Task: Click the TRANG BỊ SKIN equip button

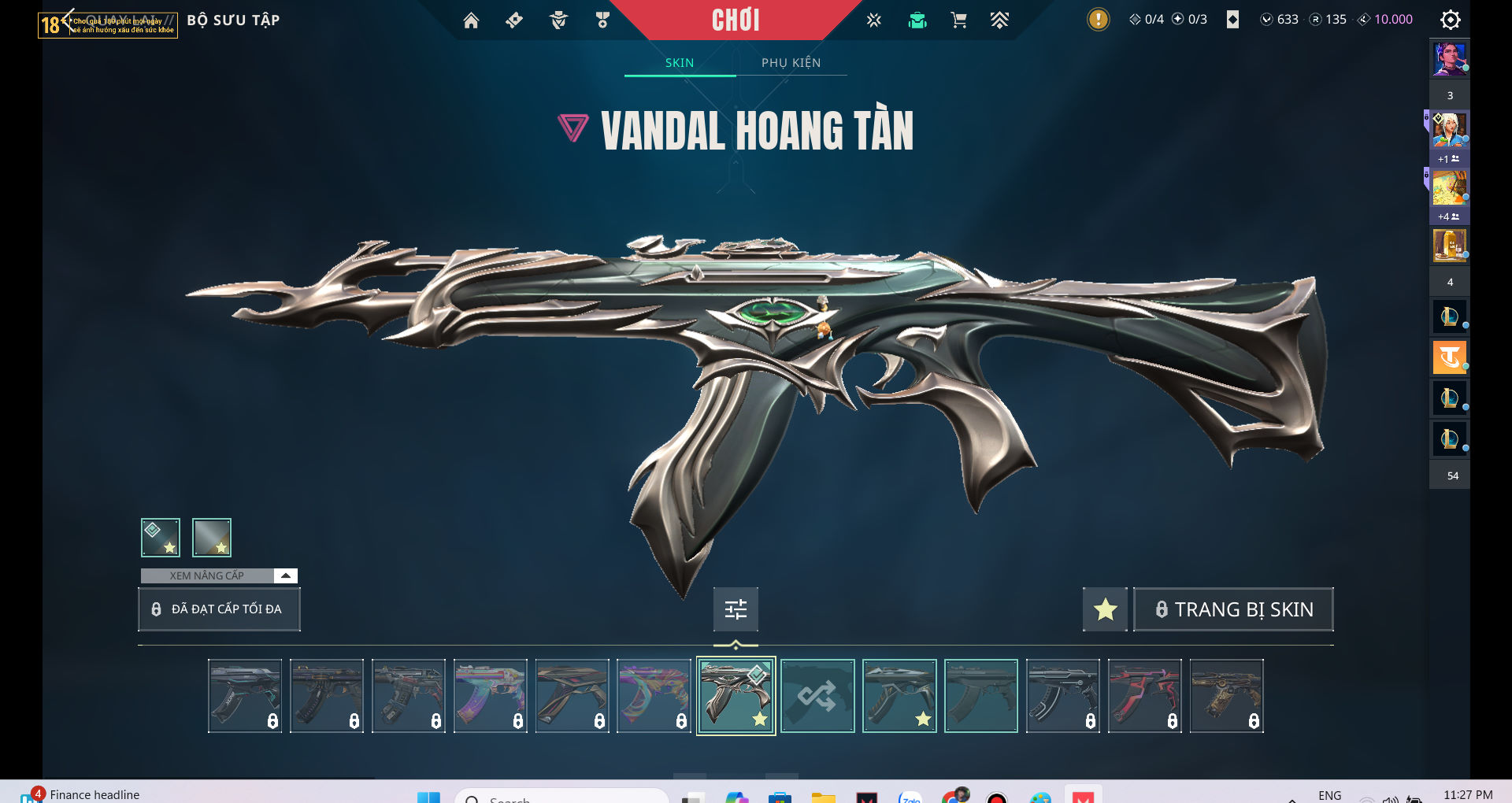Action: click(x=1233, y=609)
